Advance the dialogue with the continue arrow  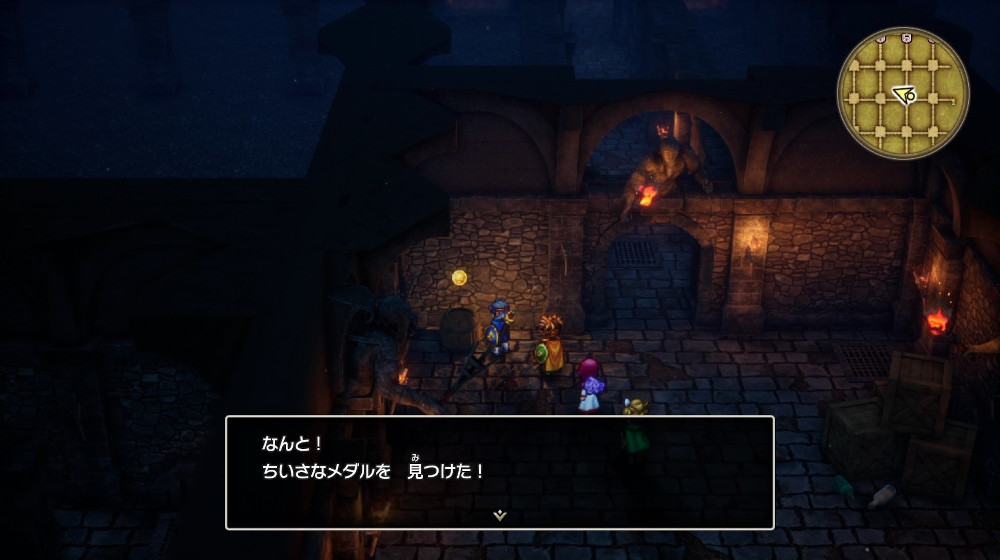coord(500,514)
